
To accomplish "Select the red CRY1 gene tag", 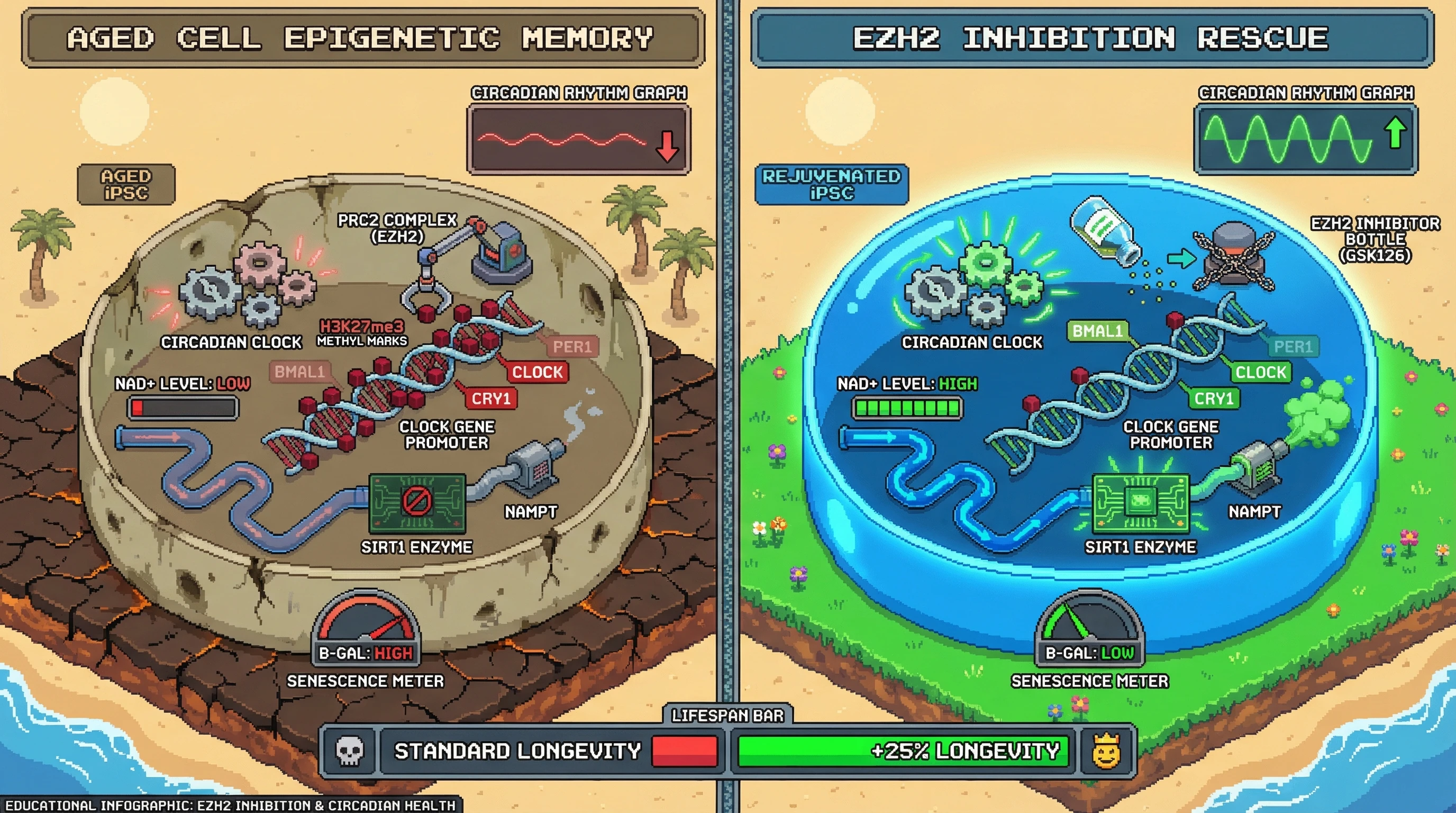I will click(490, 399).
